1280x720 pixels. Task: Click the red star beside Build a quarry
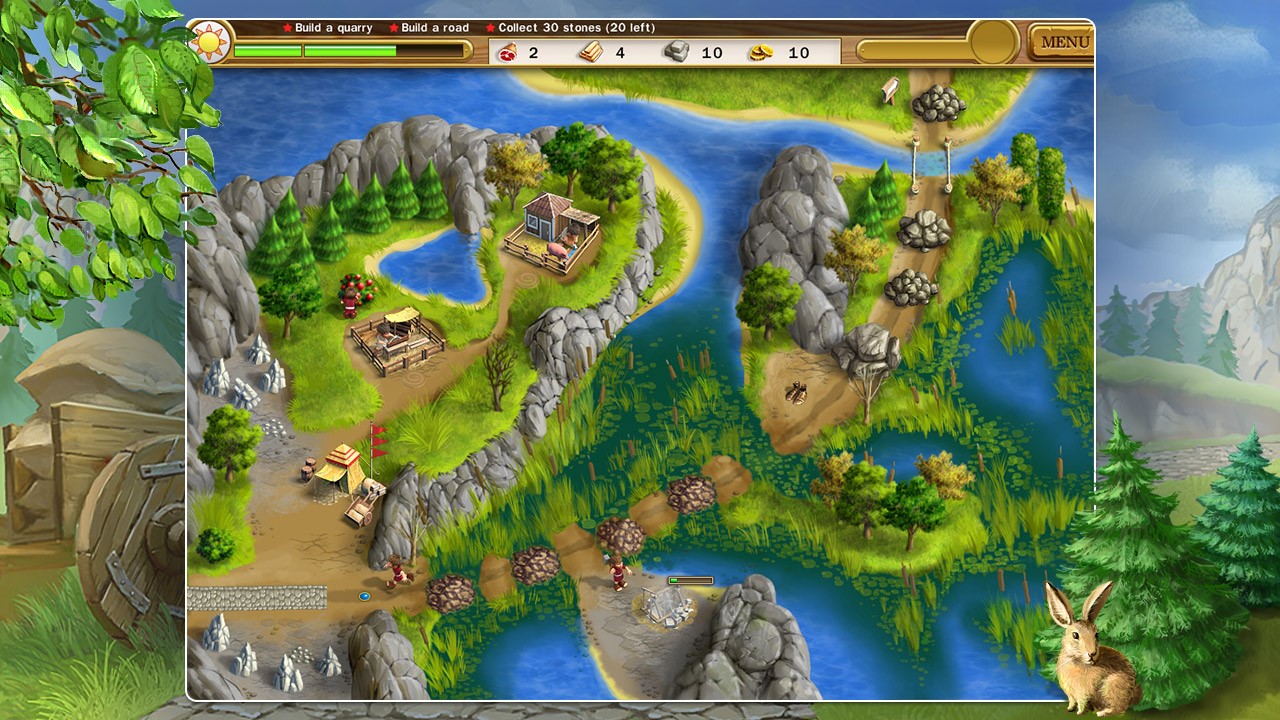(285, 28)
